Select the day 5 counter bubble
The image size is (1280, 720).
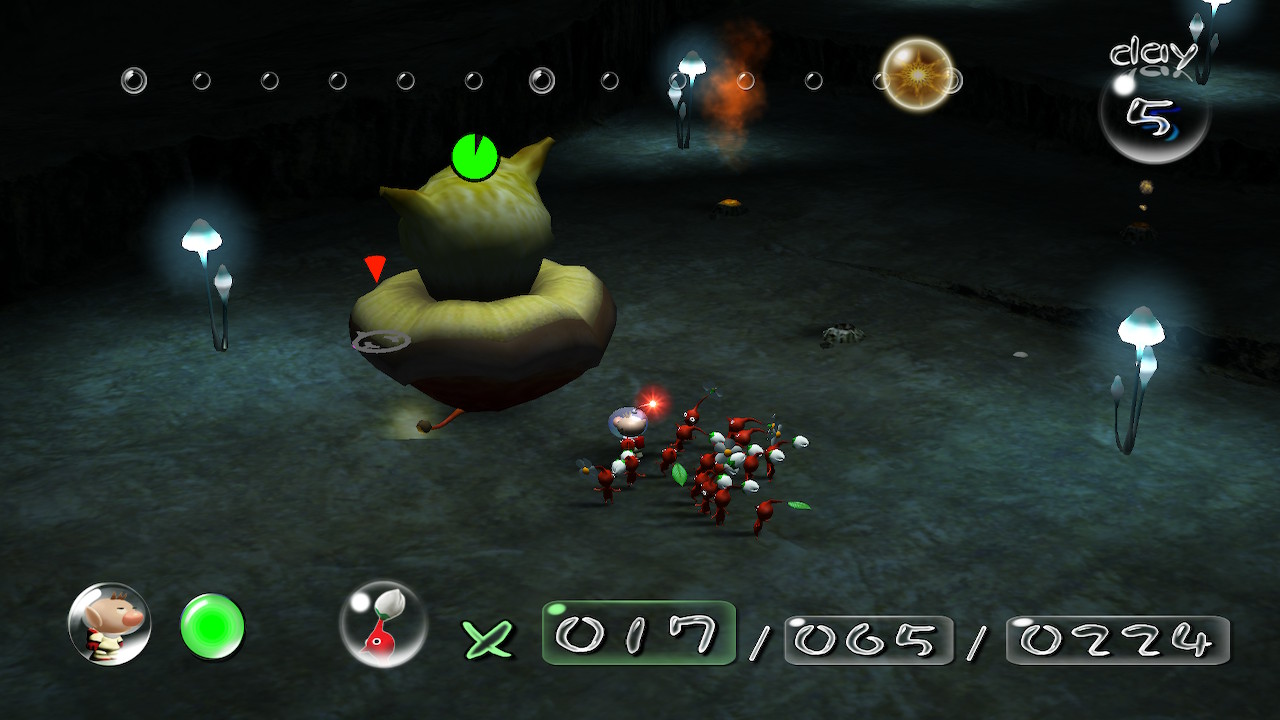point(1154,113)
